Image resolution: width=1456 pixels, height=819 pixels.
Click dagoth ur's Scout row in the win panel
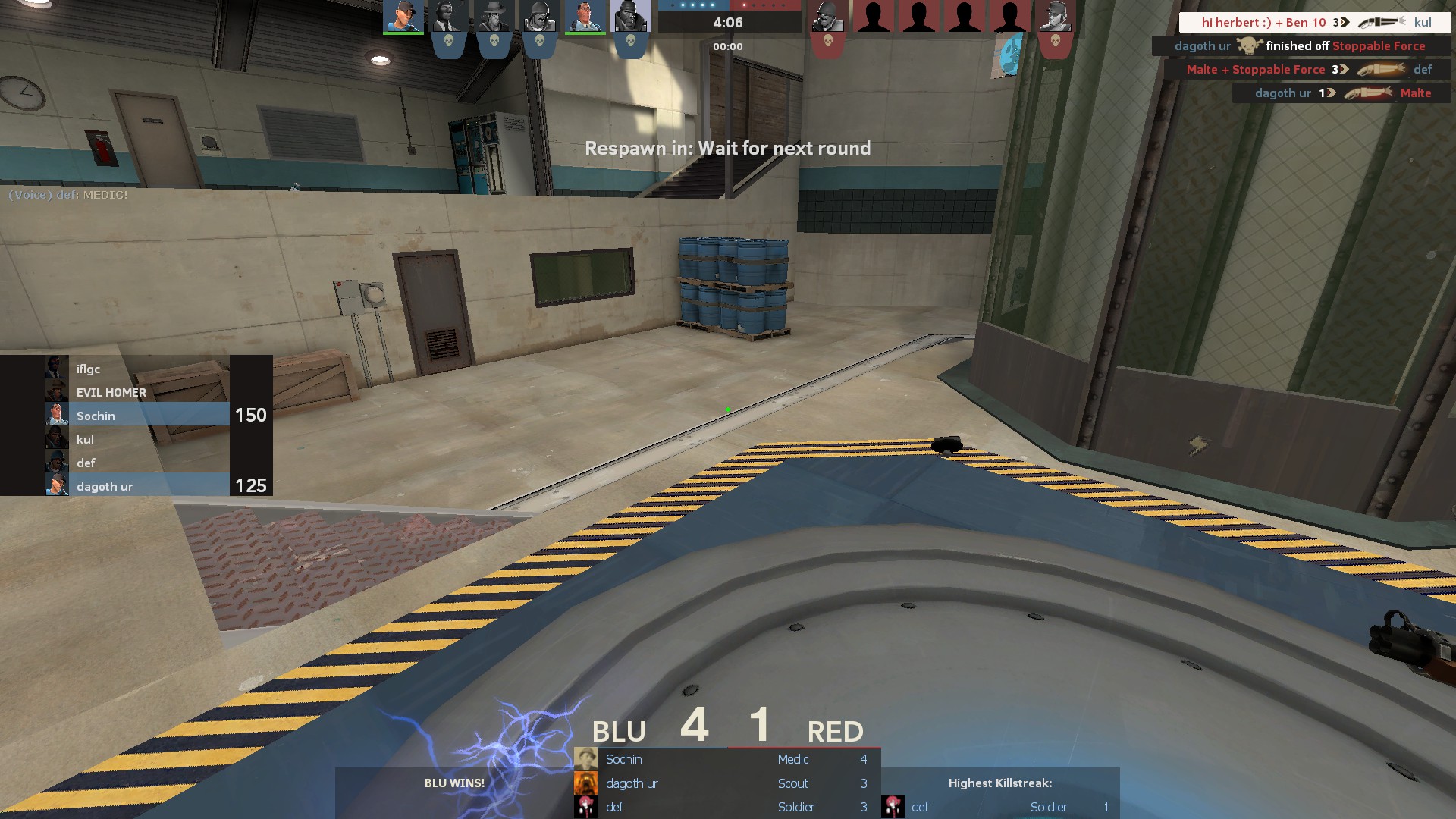[x=726, y=783]
